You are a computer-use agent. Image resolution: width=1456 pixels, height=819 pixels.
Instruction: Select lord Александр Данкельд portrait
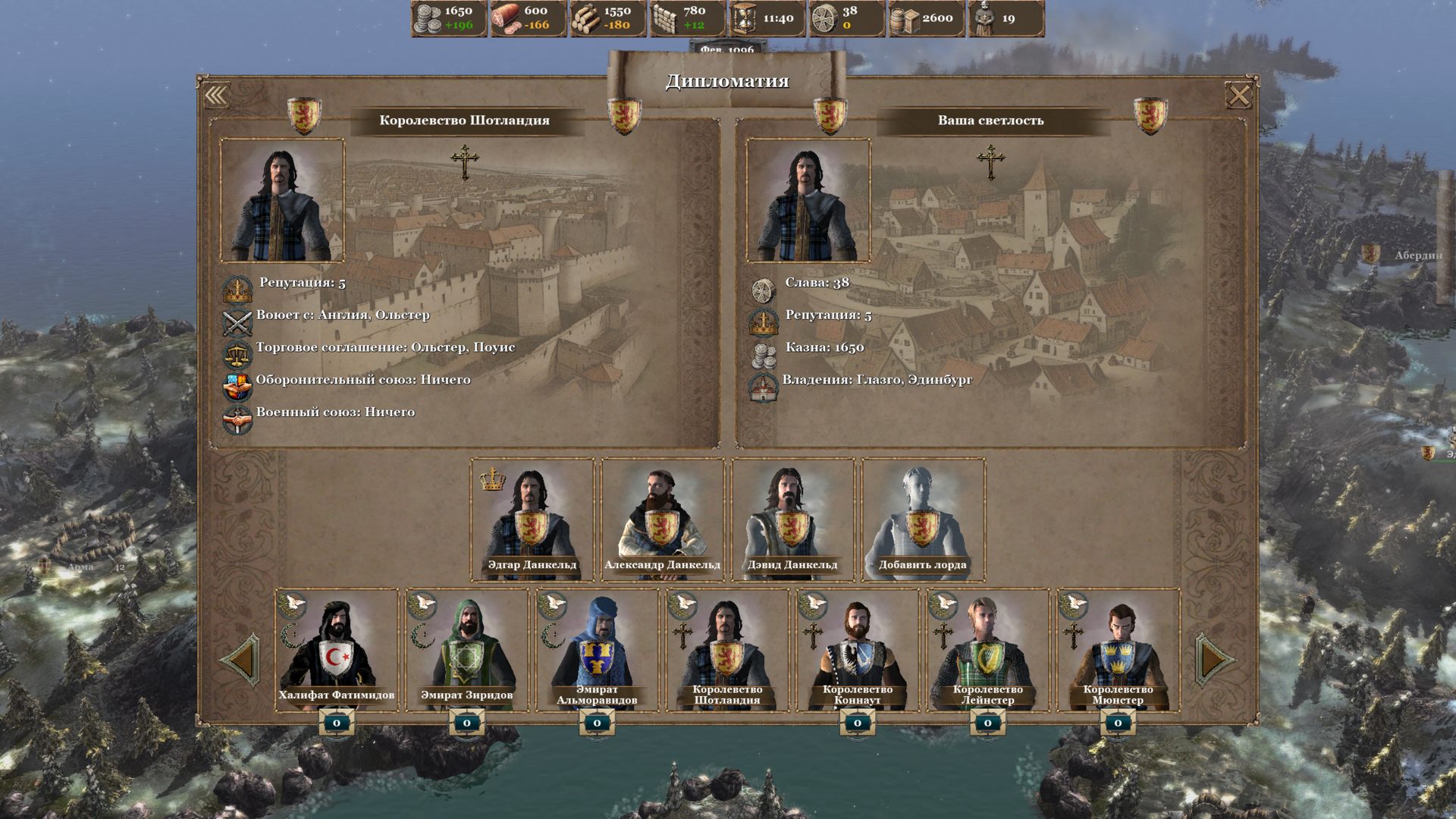[x=662, y=519]
